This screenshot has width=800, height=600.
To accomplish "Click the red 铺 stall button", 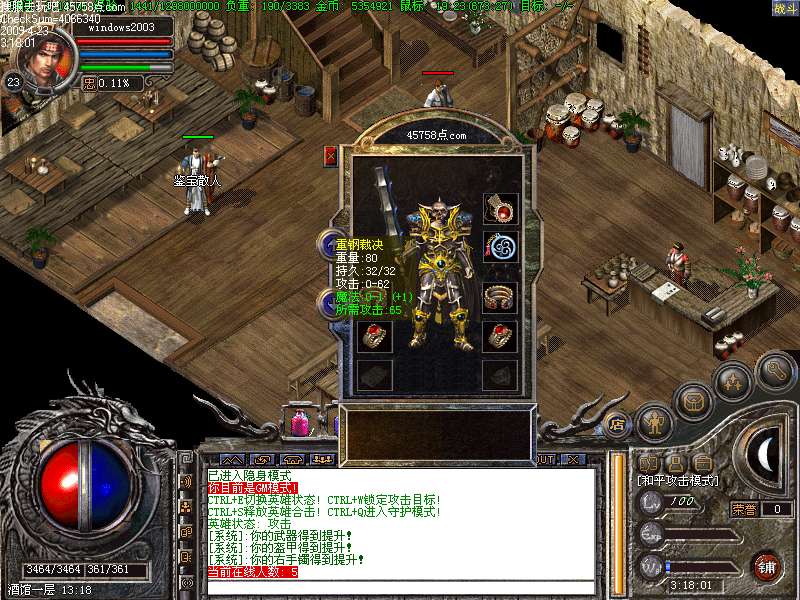I will click(x=766, y=567).
